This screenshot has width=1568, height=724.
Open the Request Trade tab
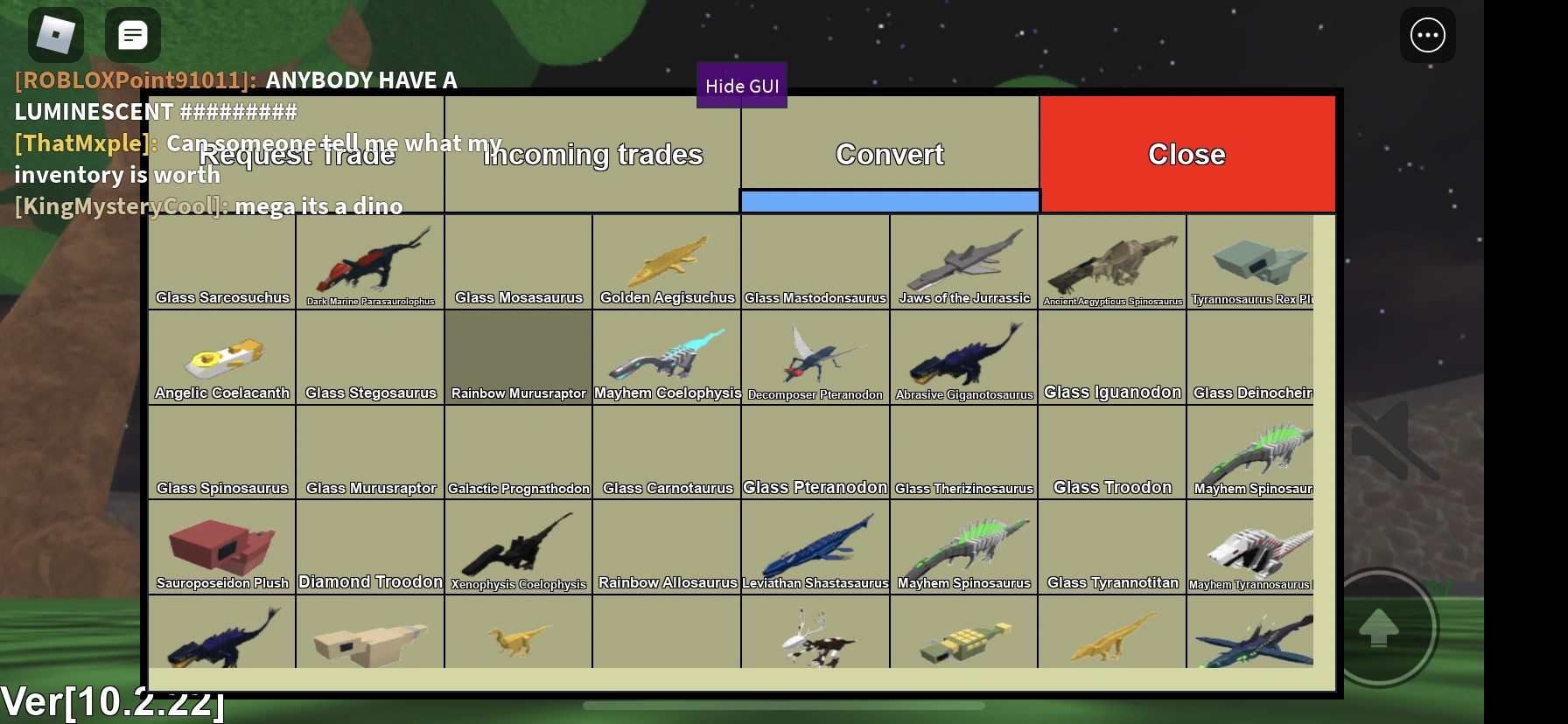(296, 154)
